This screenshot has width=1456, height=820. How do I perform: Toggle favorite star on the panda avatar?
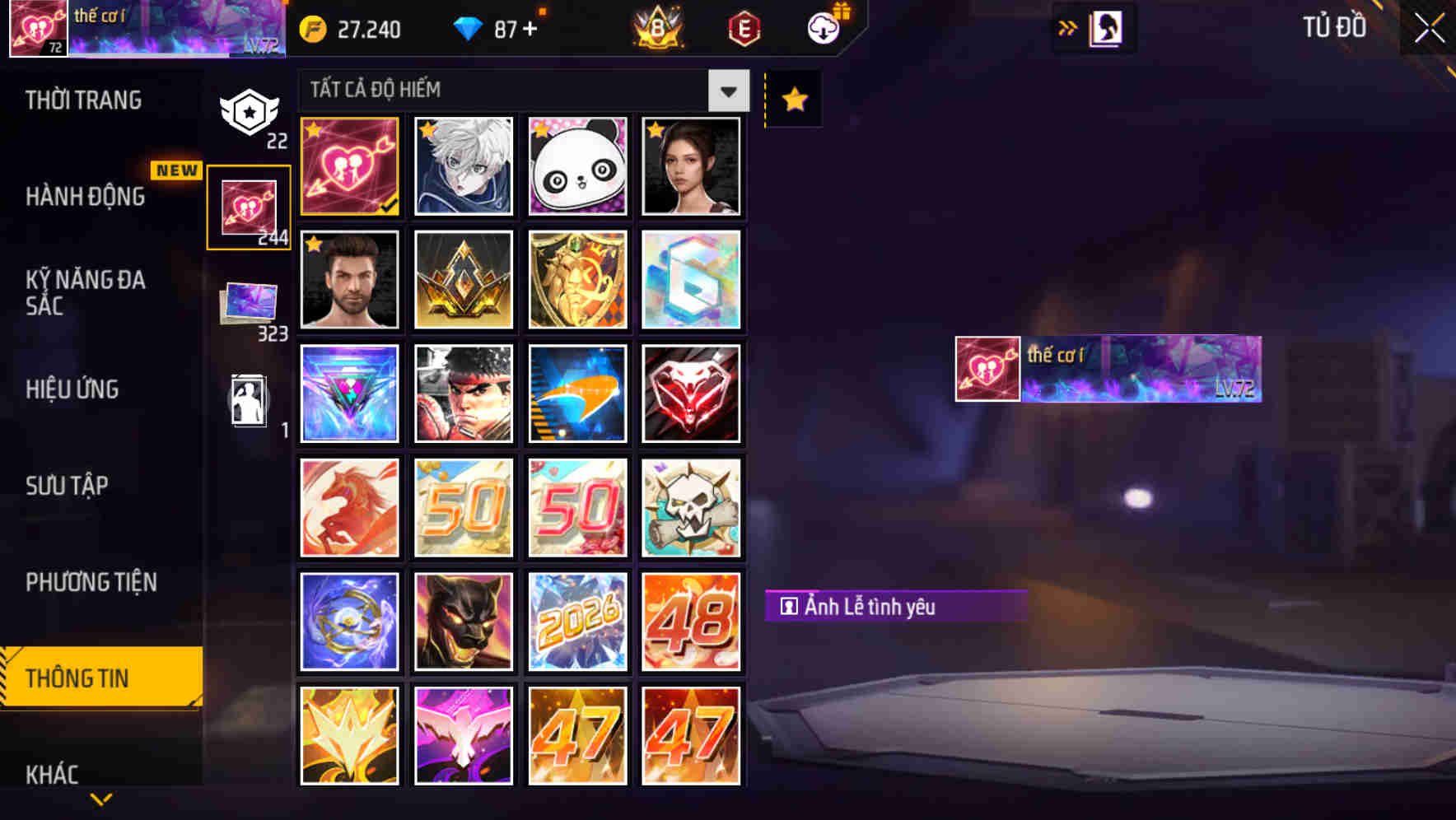[539, 132]
